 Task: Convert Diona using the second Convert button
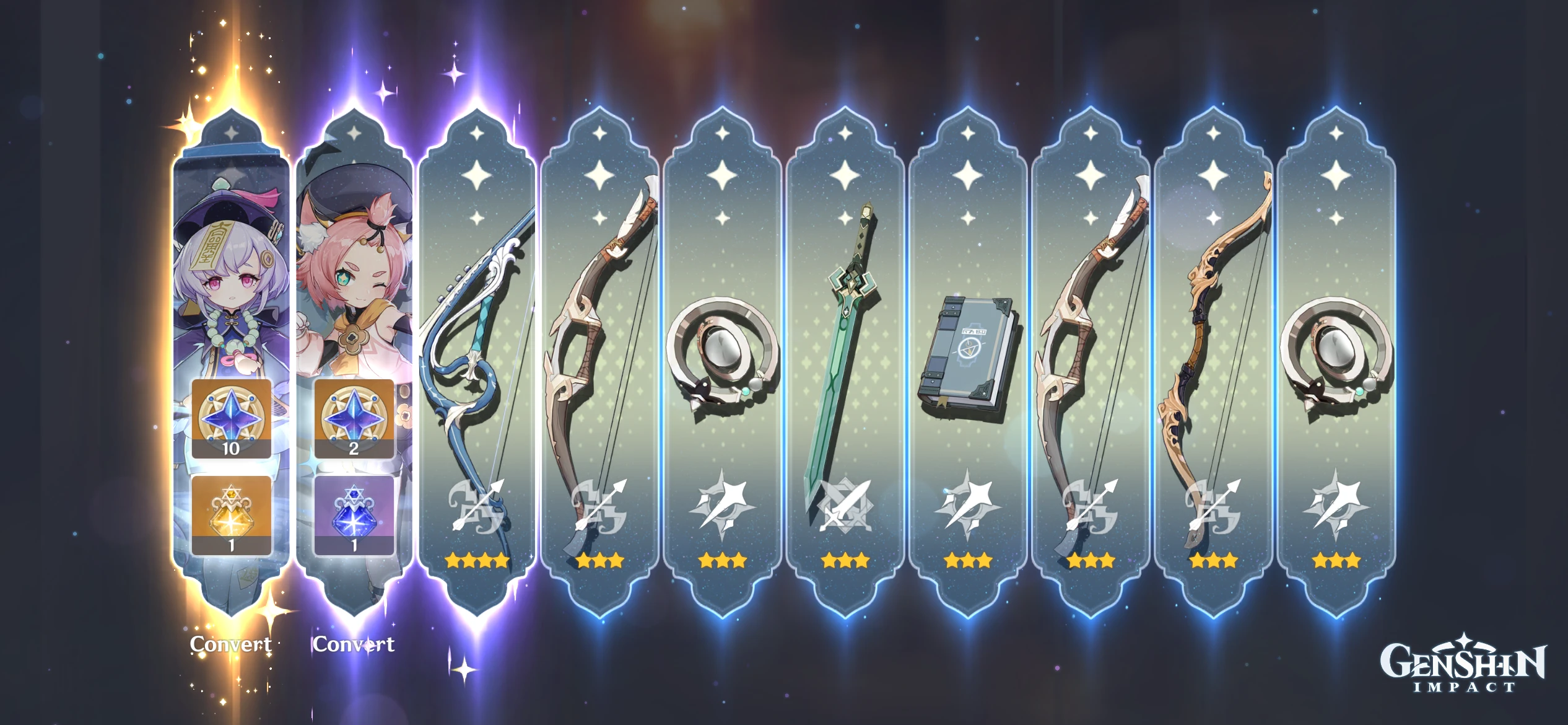354,644
